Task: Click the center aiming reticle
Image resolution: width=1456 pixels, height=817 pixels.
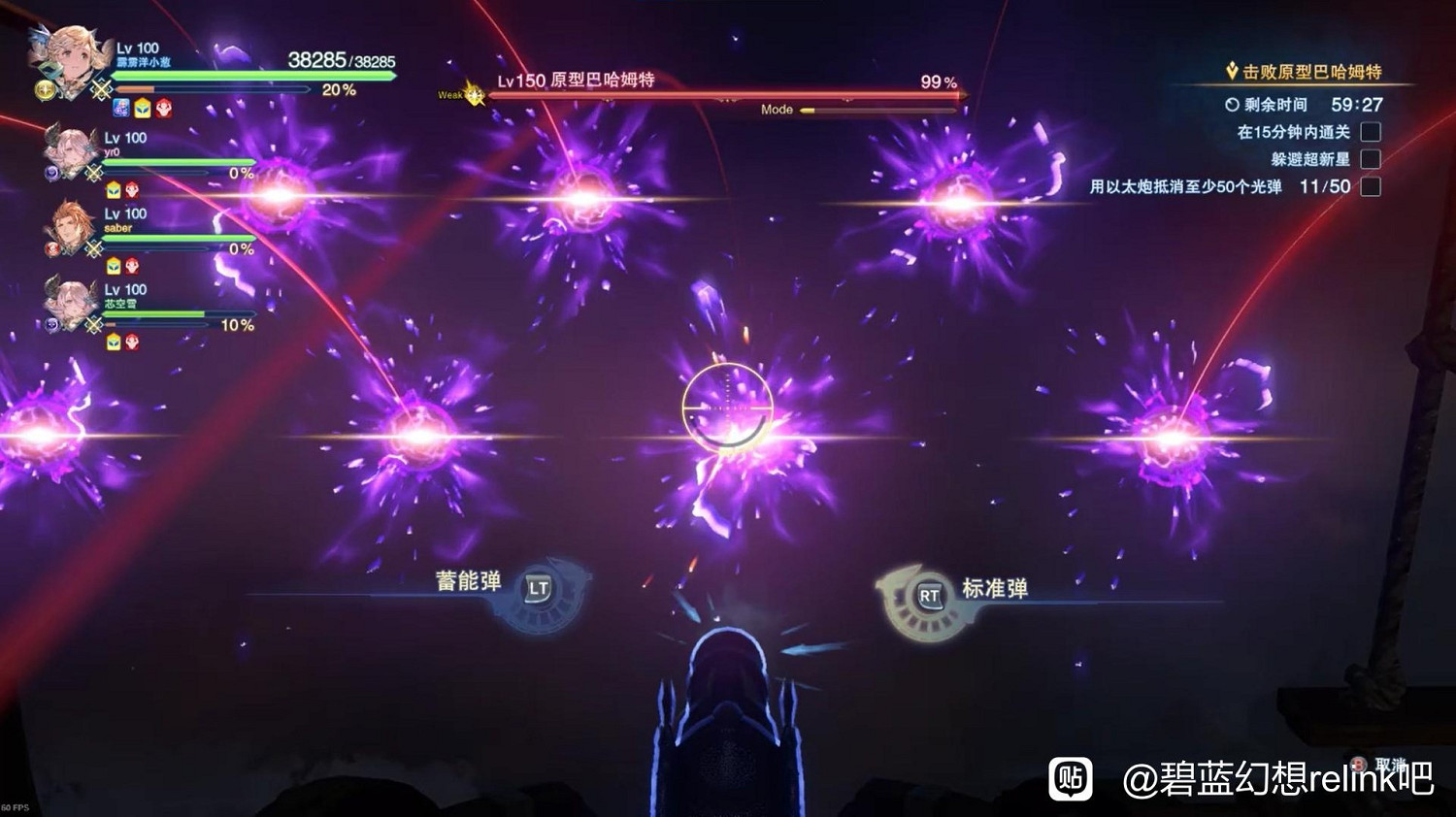Action: pyautogui.click(x=726, y=403)
